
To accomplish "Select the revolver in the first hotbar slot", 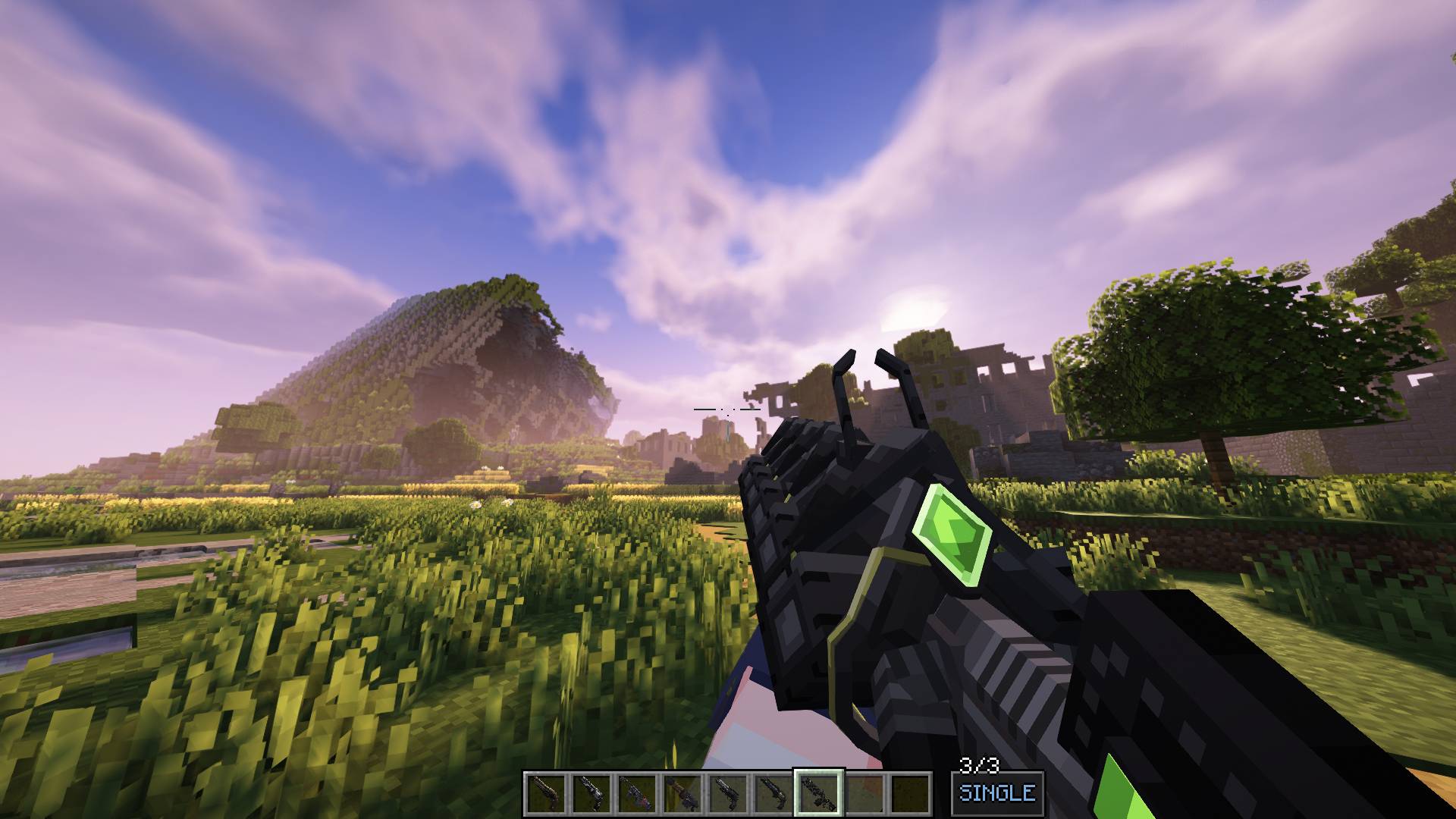I will 547,792.
